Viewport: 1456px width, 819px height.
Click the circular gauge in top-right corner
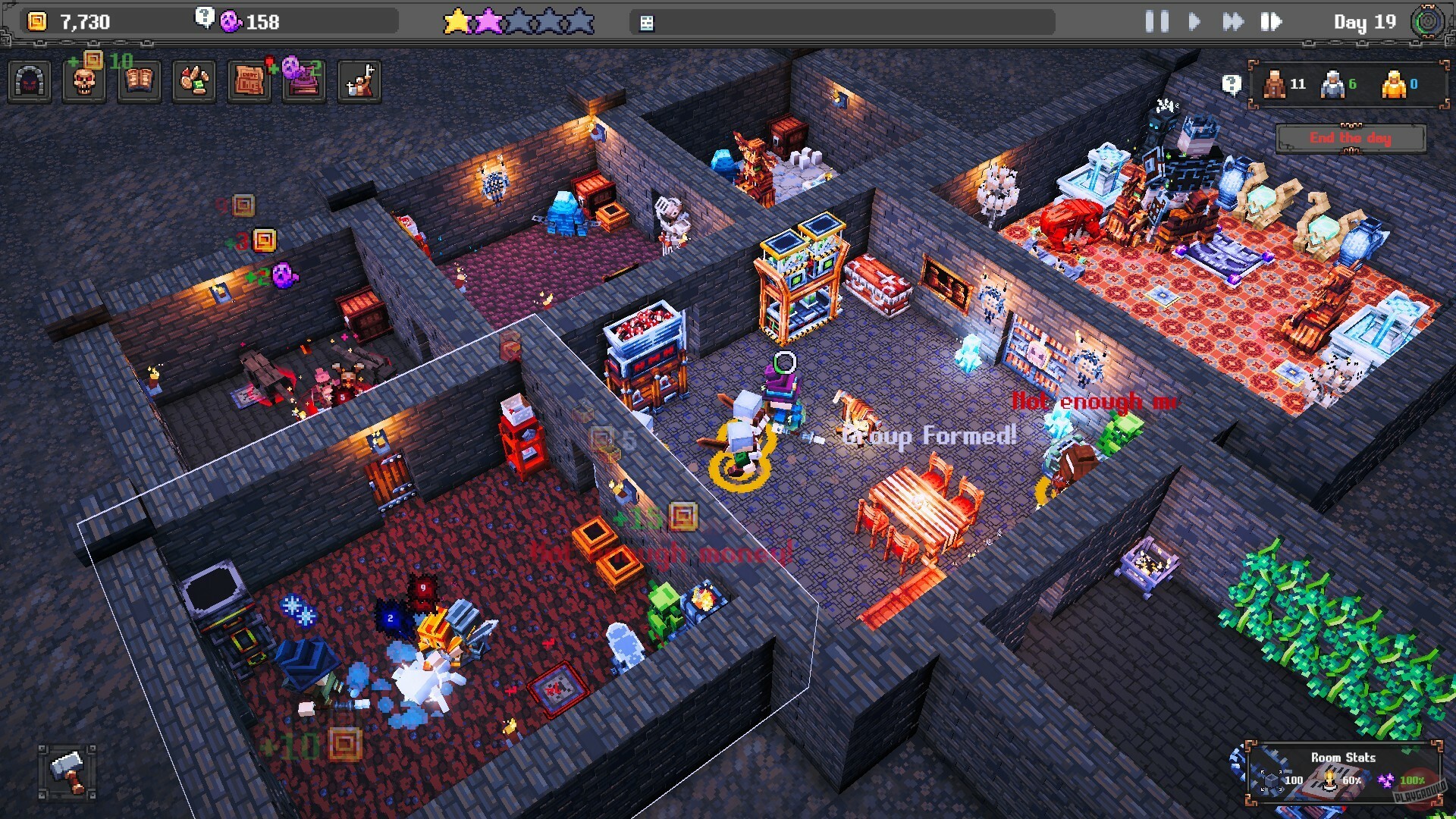1429,20
